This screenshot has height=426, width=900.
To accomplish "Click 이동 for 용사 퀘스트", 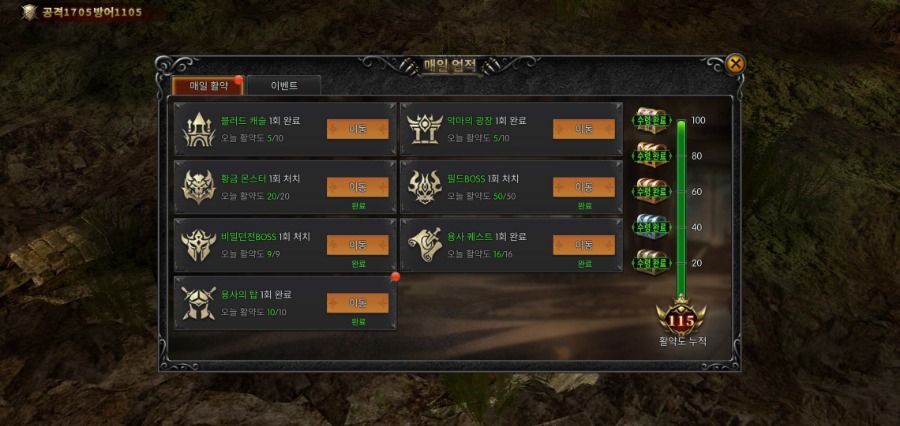I will pyautogui.click(x=583, y=244).
